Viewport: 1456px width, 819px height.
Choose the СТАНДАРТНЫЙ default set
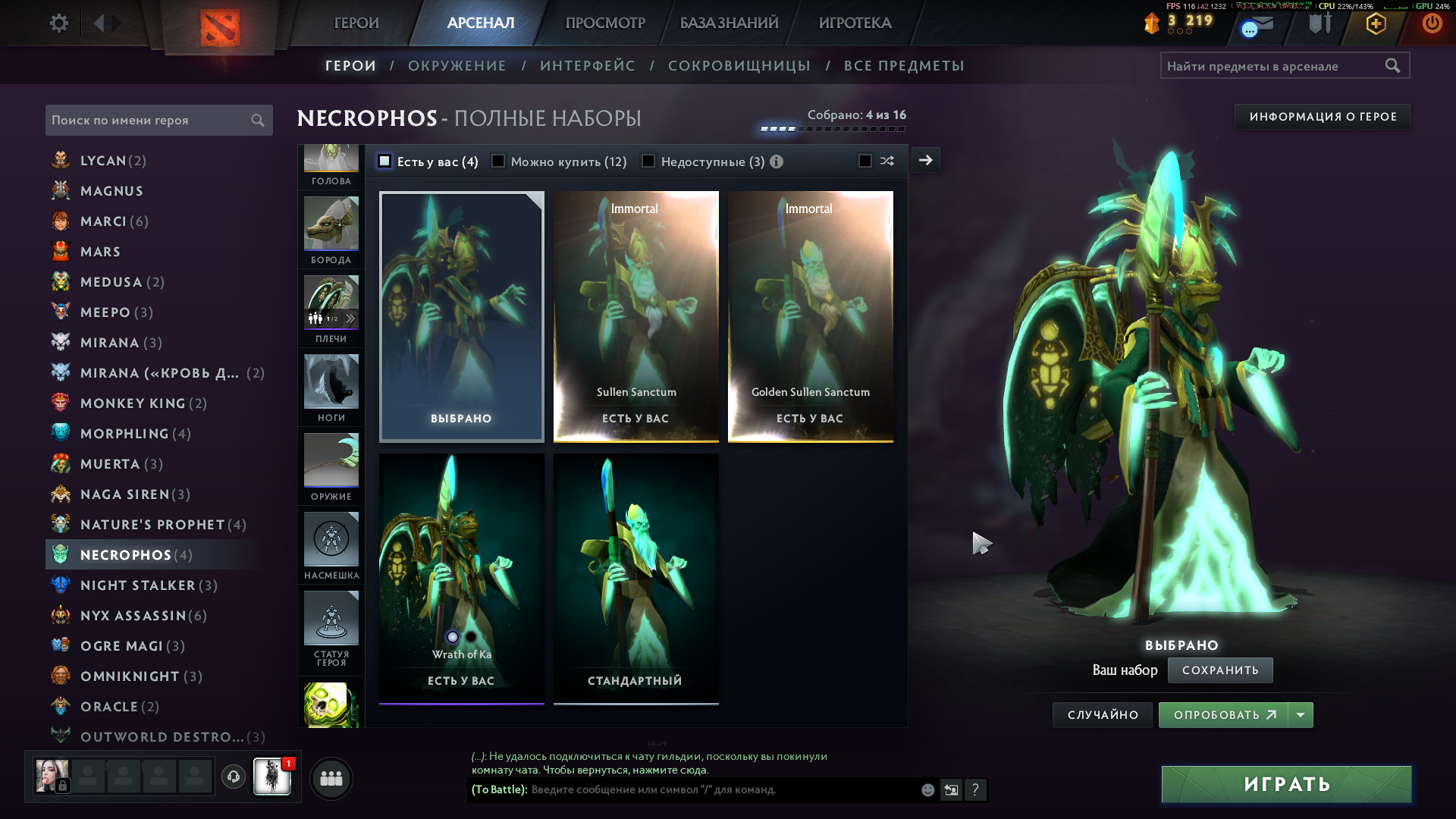(x=635, y=578)
